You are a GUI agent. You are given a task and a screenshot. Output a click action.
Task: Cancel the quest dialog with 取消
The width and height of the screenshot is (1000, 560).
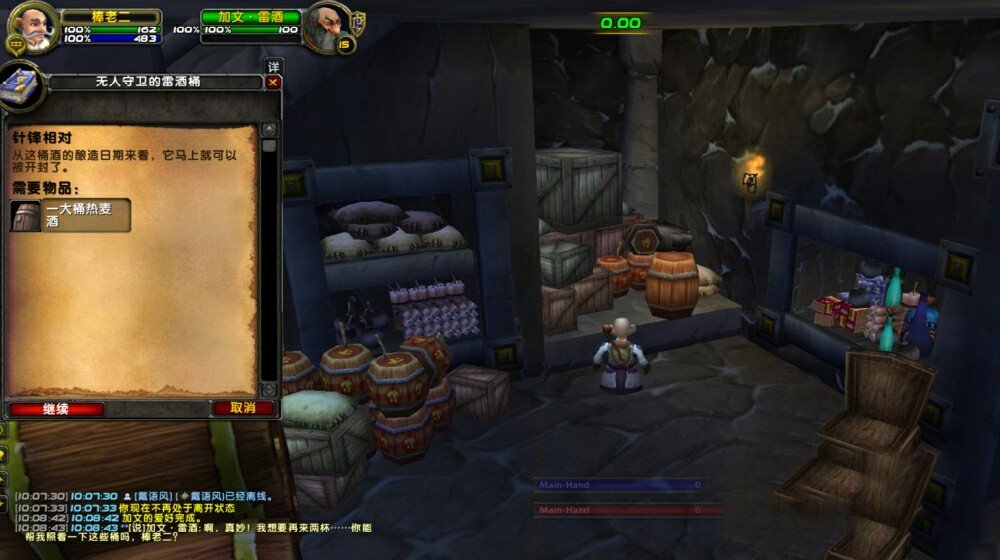coord(243,408)
